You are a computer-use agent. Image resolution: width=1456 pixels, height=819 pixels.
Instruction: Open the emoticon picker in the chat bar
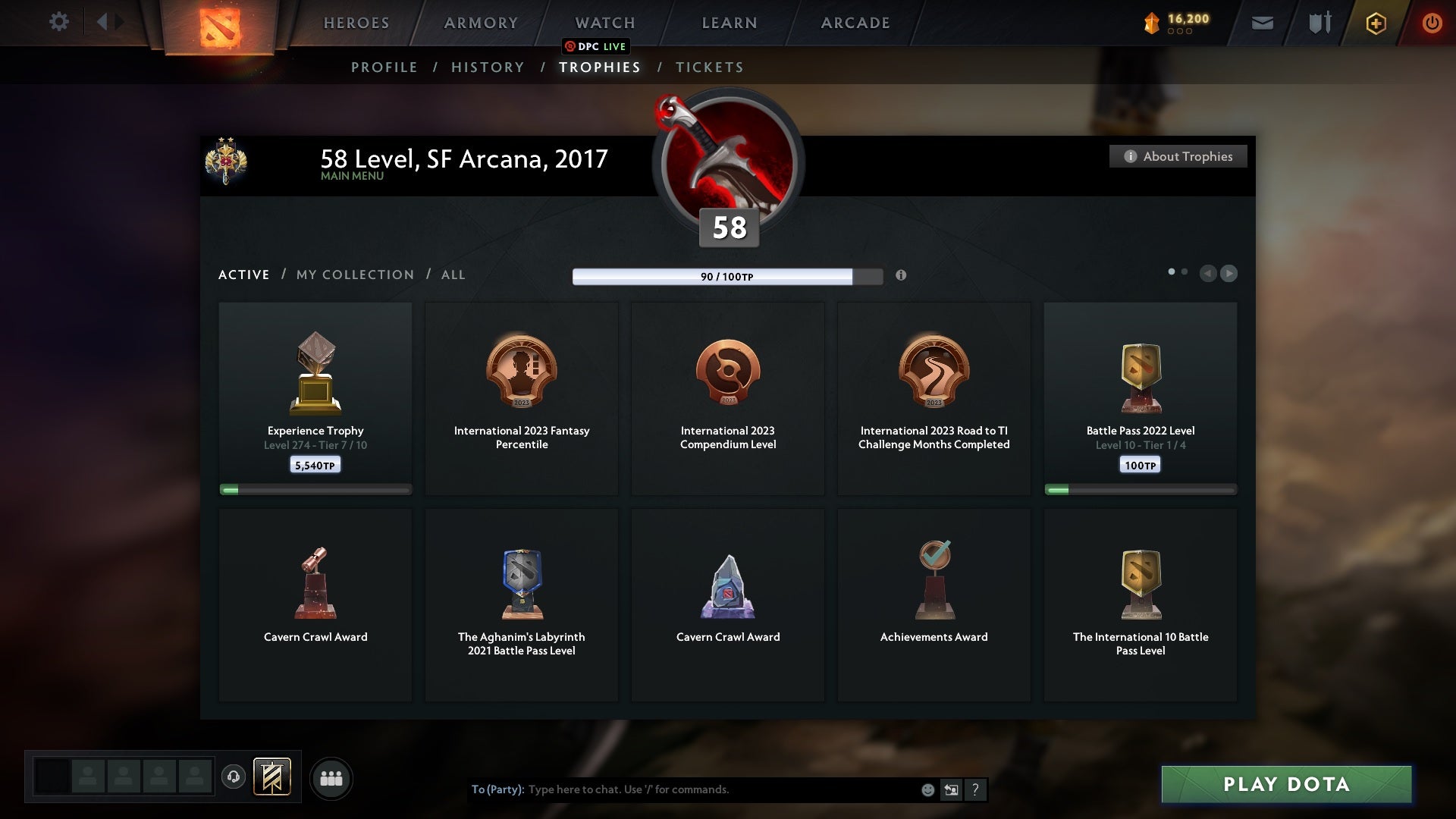pos(928,789)
